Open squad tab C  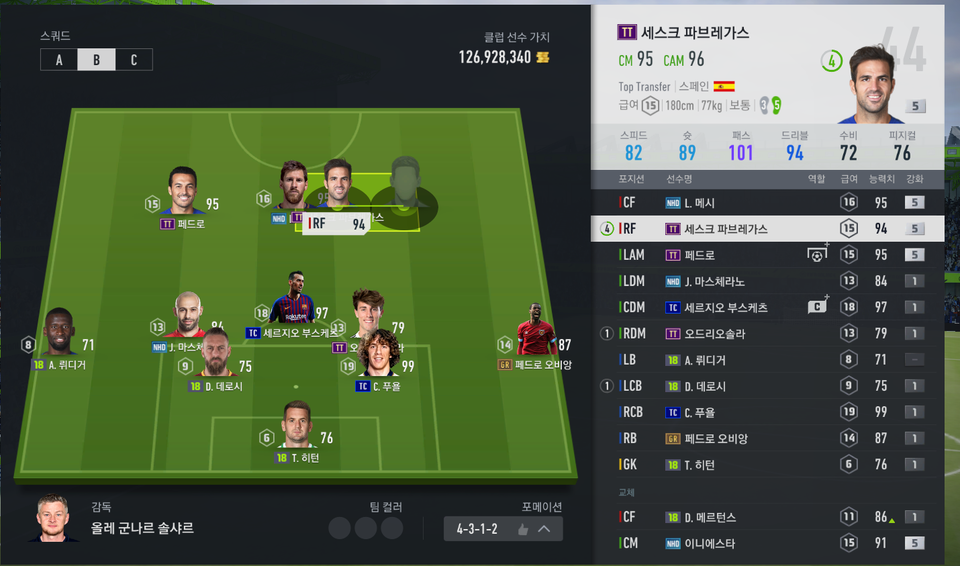(x=134, y=59)
